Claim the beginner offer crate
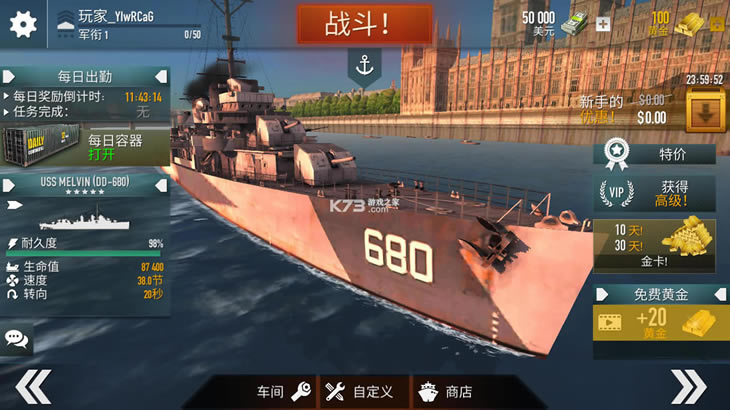 point(706,110)
